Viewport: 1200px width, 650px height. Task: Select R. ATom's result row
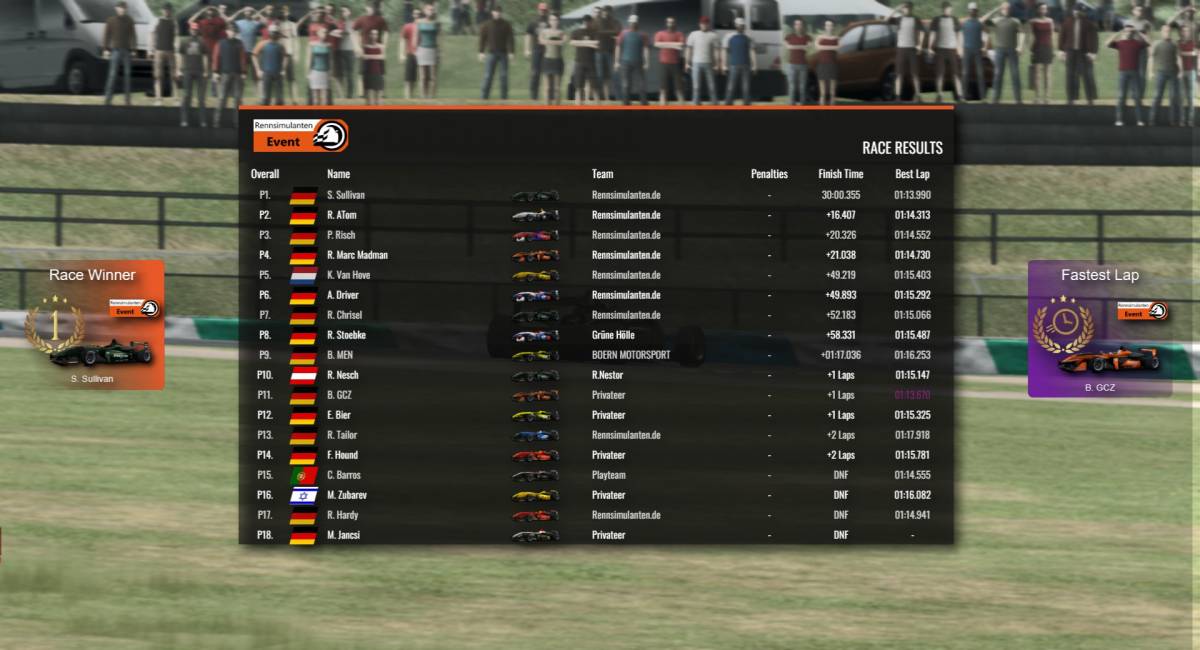tap(595, 215)
